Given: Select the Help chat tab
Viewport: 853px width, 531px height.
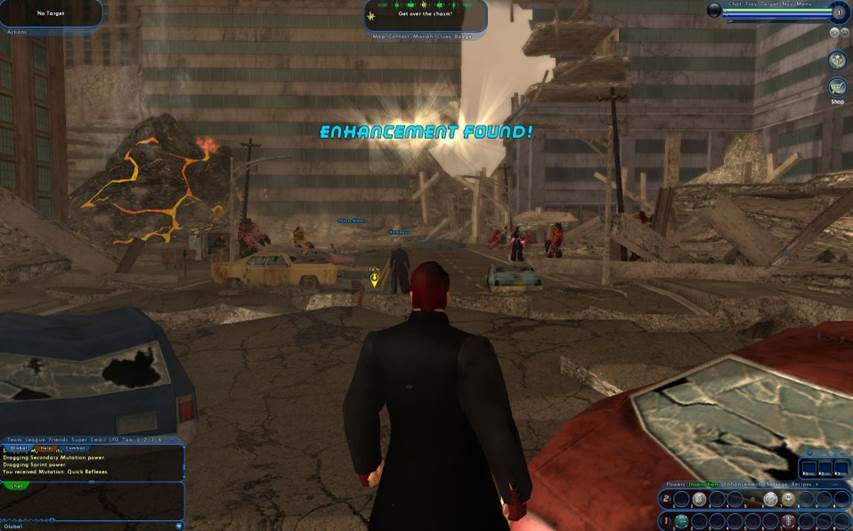Looking at the screenshot, I should (x=47, y=448).
